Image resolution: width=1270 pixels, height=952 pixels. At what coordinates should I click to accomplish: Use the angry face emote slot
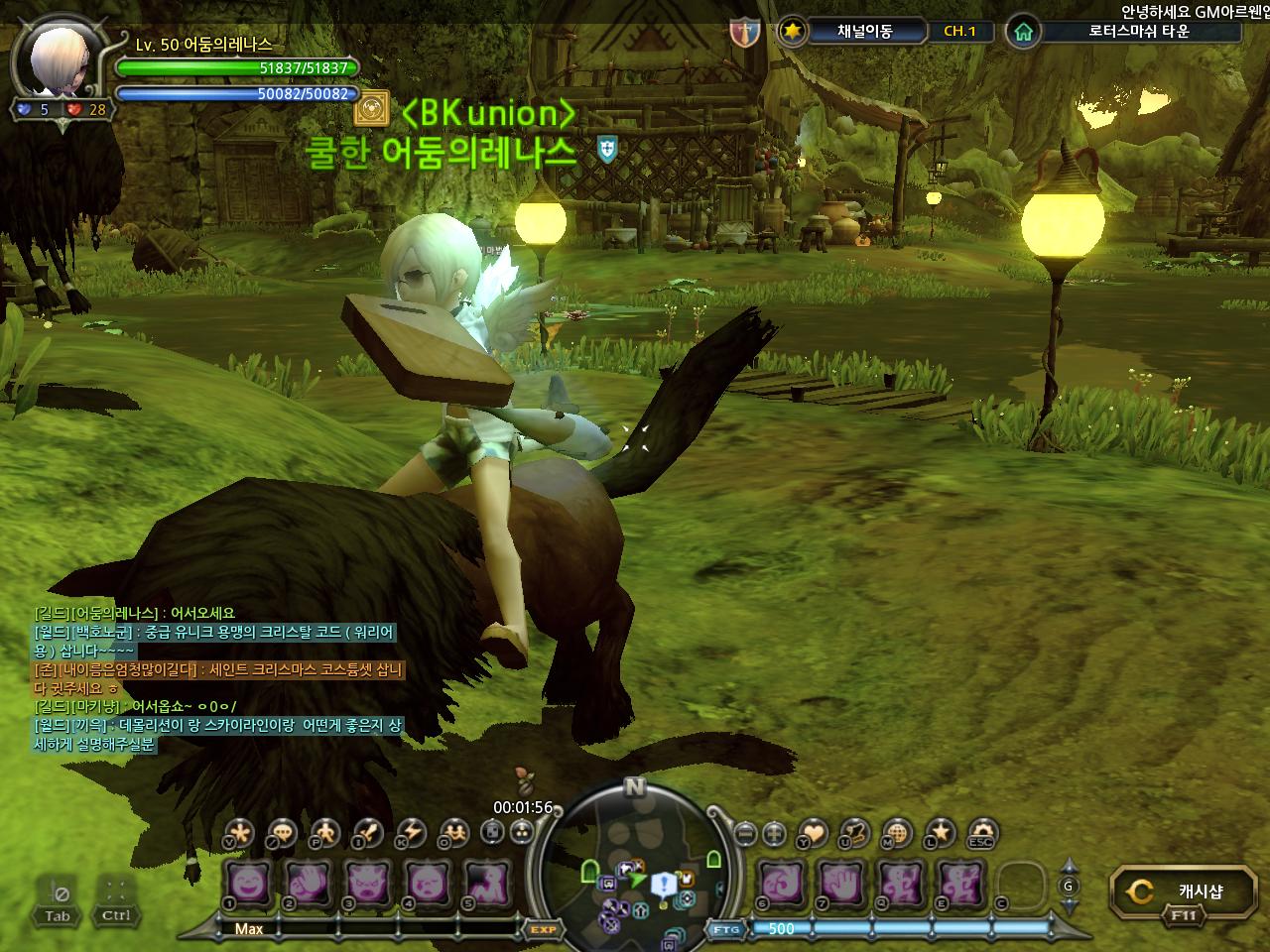click(x=368, y=881)
